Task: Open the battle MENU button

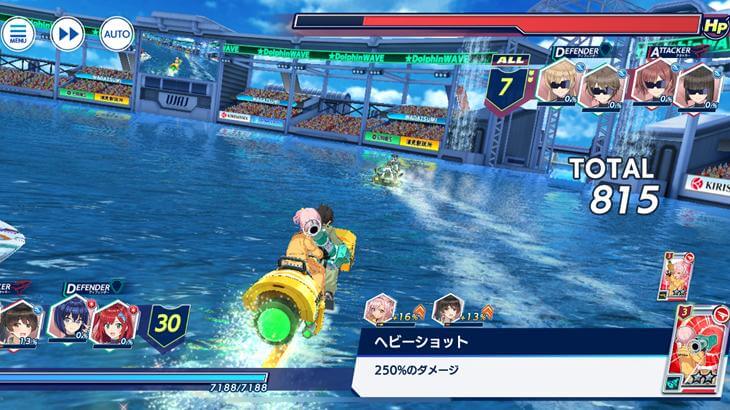Action: (17, 33)
